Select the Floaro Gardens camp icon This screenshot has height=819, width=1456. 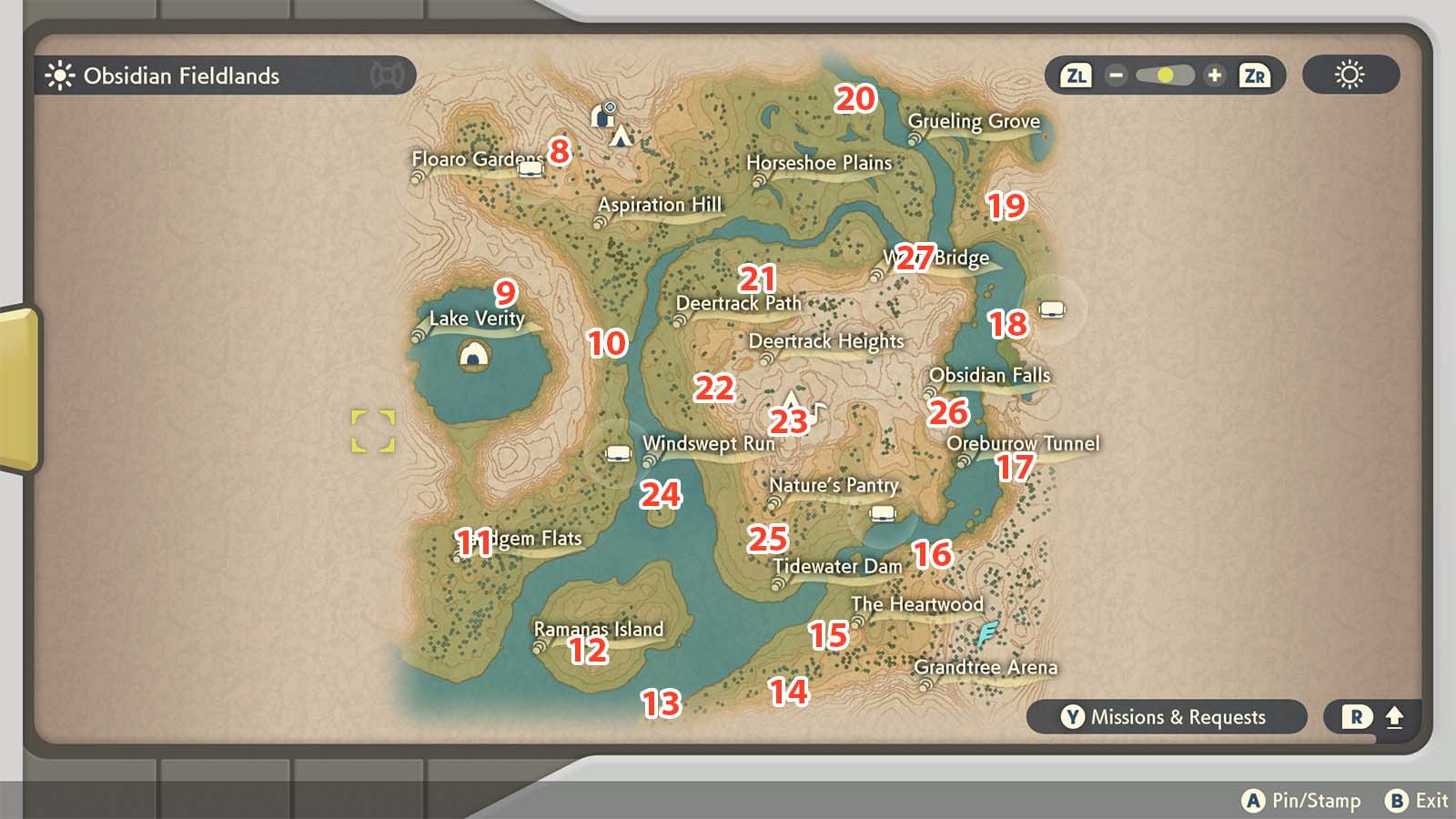coord(531,171)
